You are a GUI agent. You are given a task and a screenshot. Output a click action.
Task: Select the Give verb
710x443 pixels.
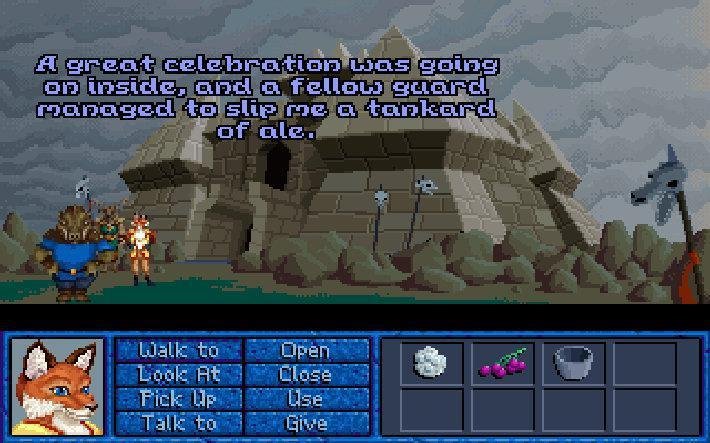pyautogui.click(x=306, y=422)
